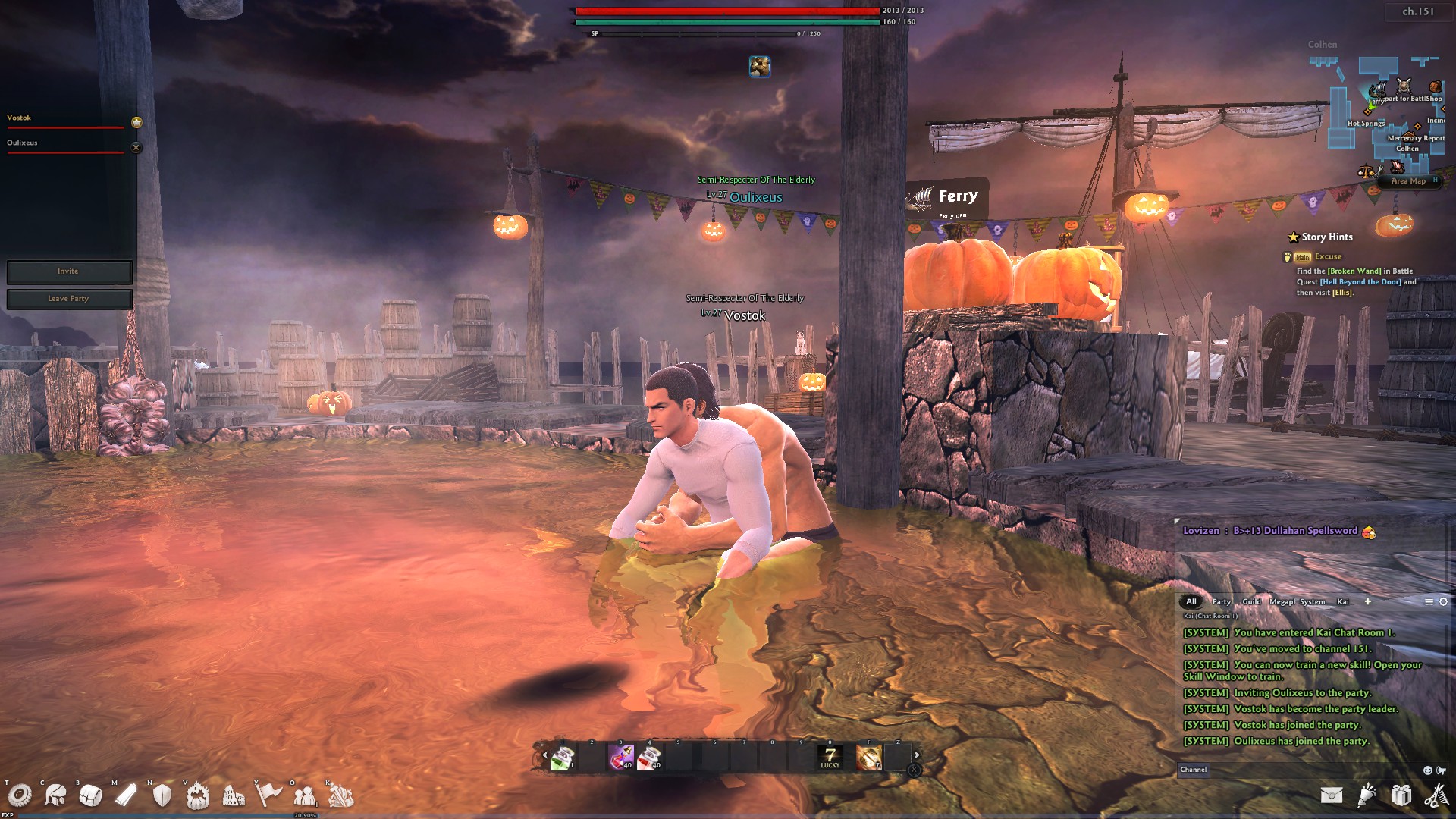
Task: Click the party members icon on the hotbar
Action: (x=303, y=796)
